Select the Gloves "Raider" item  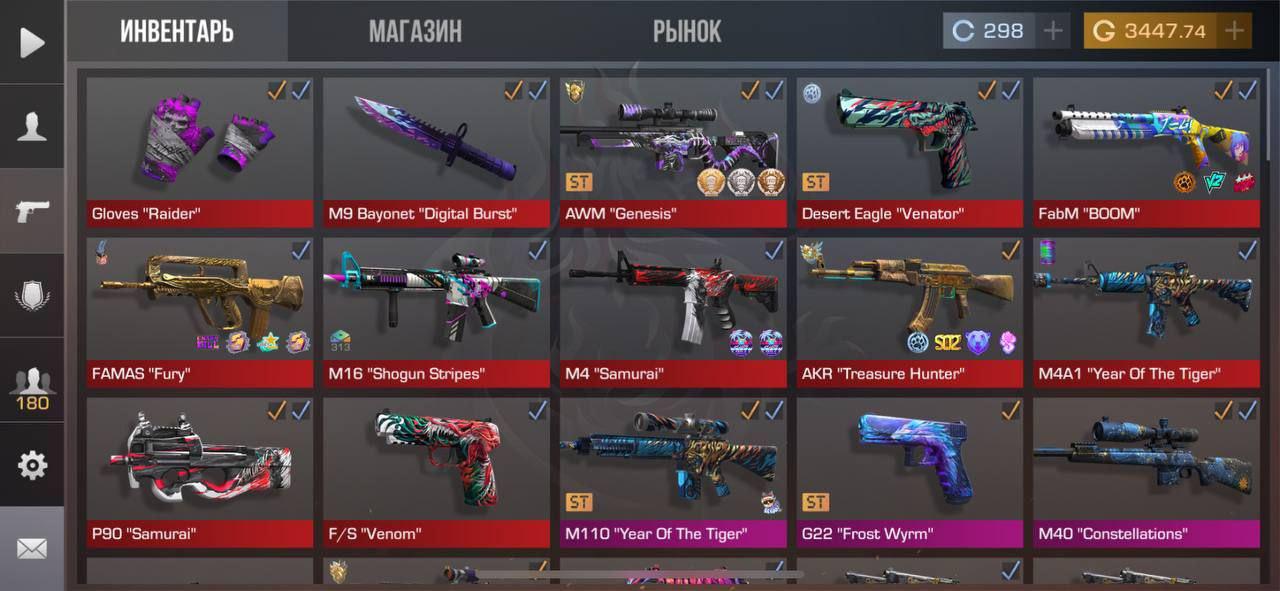click(199, 151)
